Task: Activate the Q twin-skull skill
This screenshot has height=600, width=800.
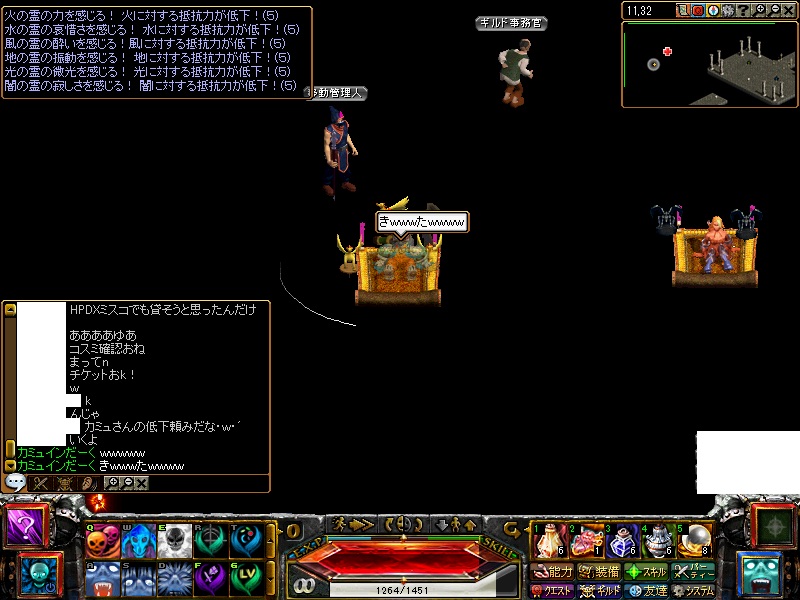Action: (x=101, y=542)
